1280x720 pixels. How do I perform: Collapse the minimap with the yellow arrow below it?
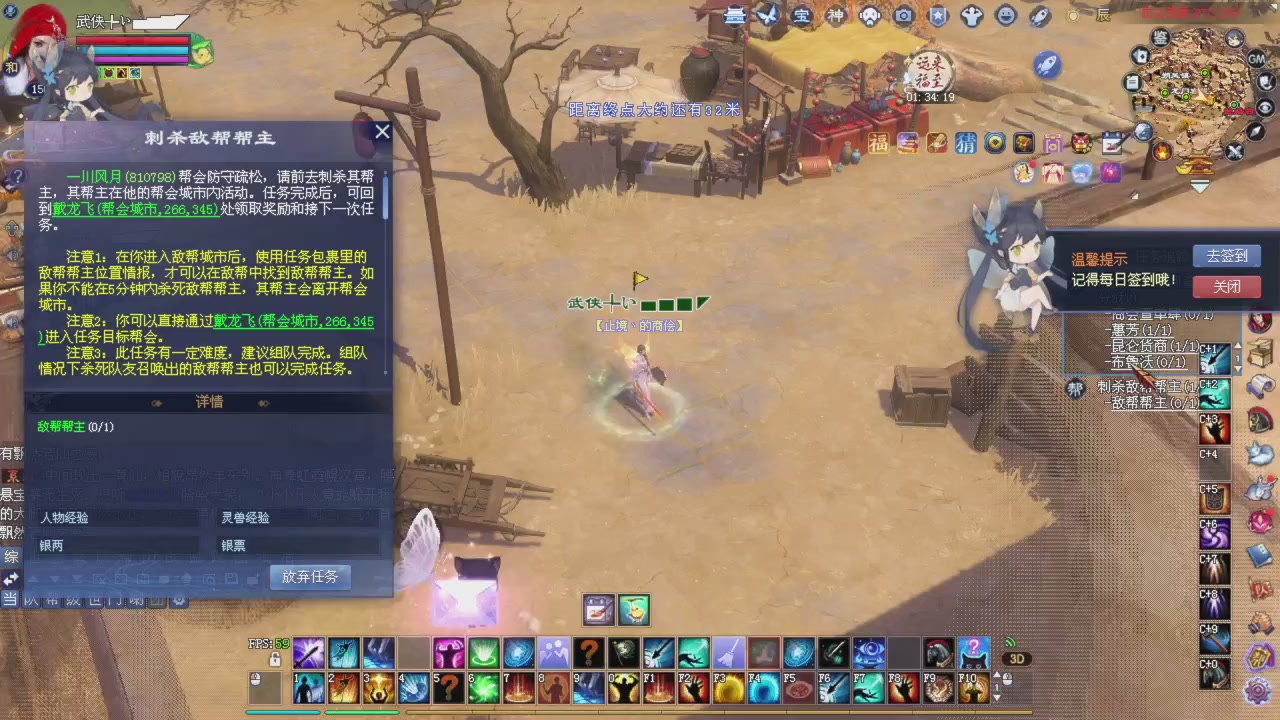coord(1200,185)
